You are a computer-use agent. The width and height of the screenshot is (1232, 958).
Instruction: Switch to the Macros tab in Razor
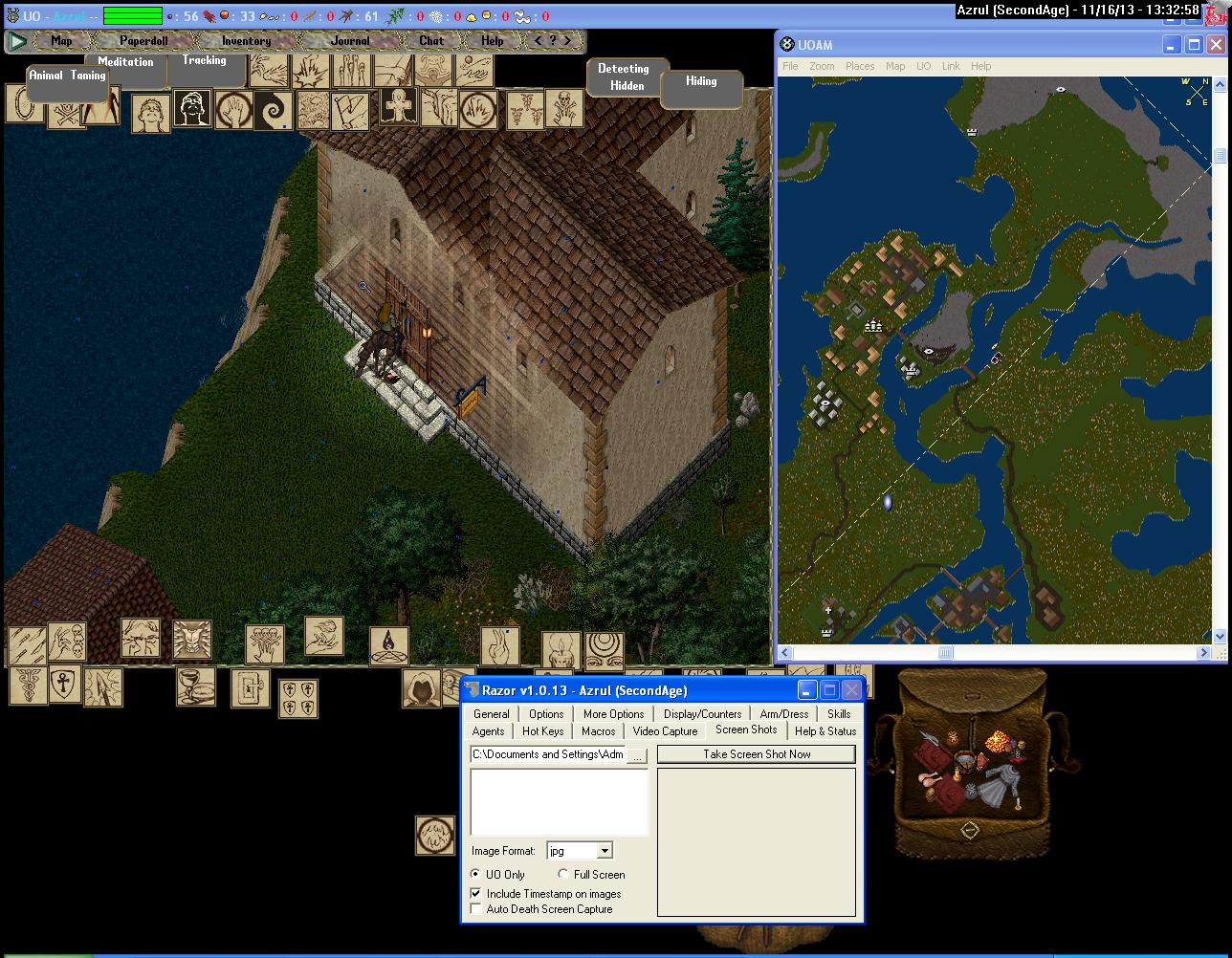(598, 731)
